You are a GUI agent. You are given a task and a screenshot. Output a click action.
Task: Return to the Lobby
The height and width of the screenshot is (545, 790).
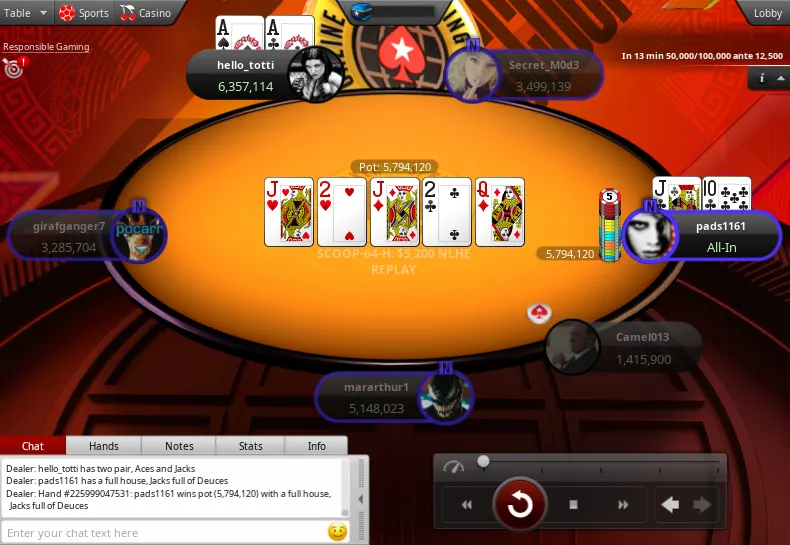[767, 13]
